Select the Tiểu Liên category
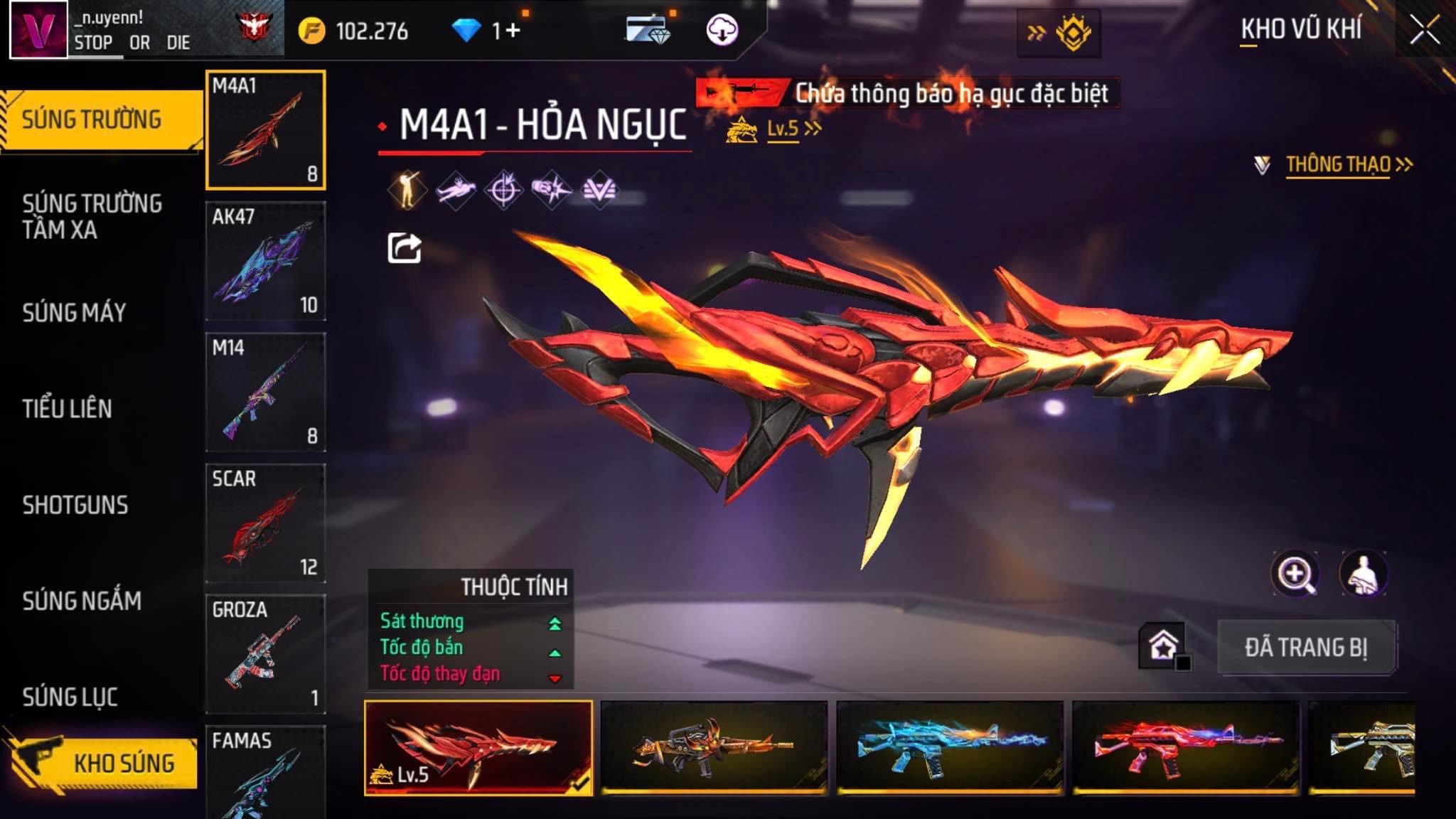The image size is (1456, 819). coord(67,409)
